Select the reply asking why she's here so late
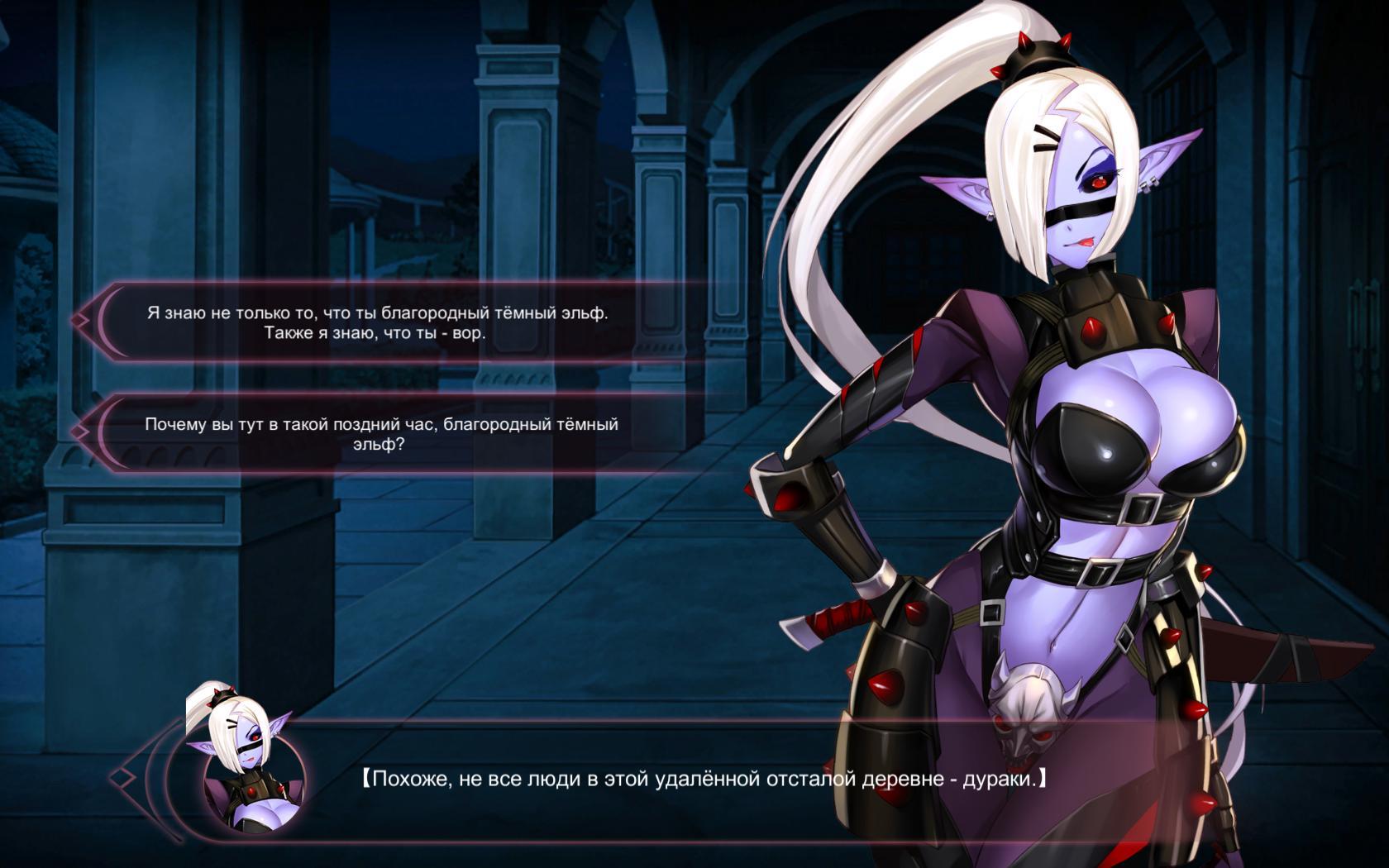The height and width of the screenshot is (868, 1389). click(381, 434)
